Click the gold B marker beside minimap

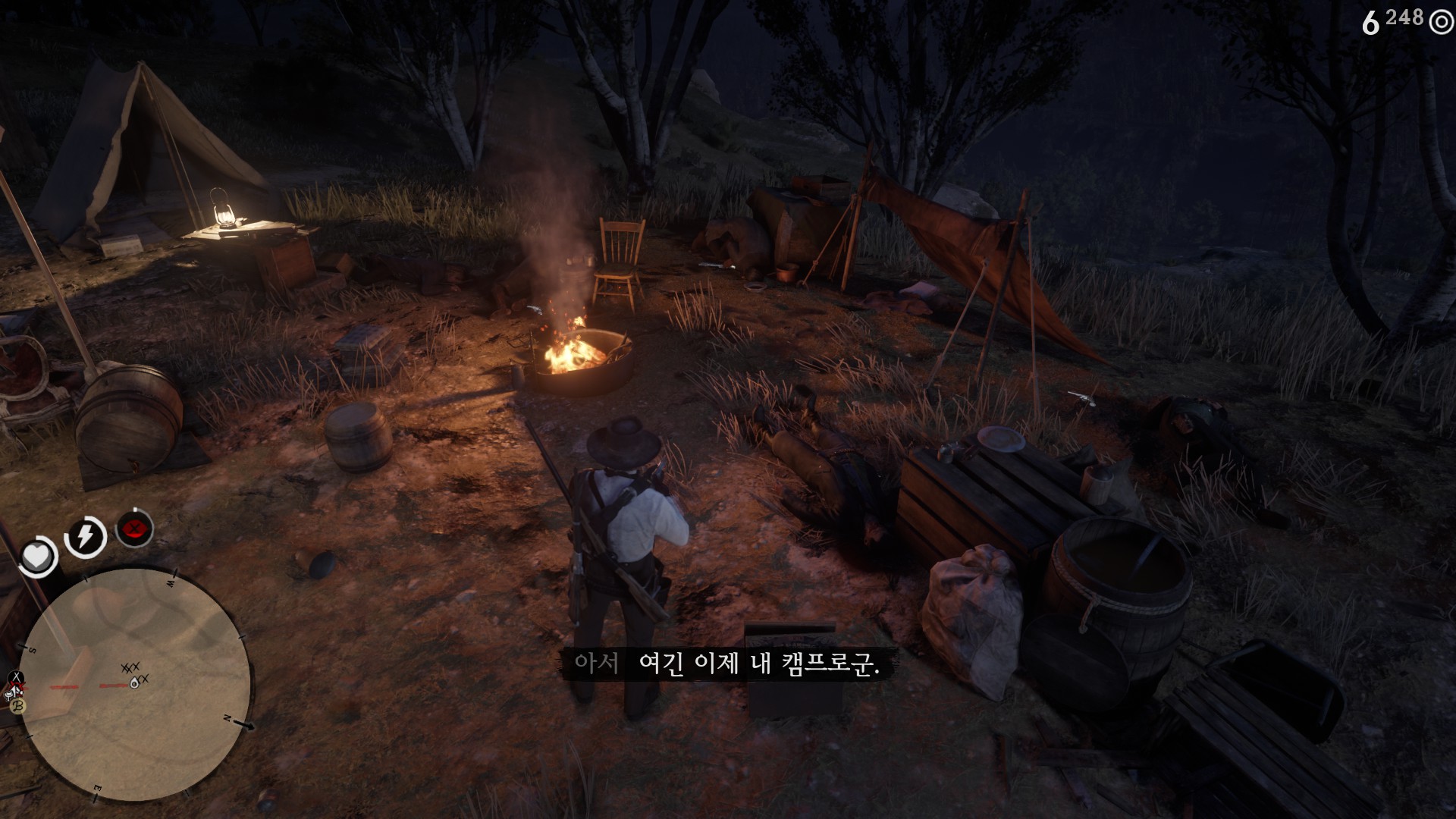click(x=17, y=707)
